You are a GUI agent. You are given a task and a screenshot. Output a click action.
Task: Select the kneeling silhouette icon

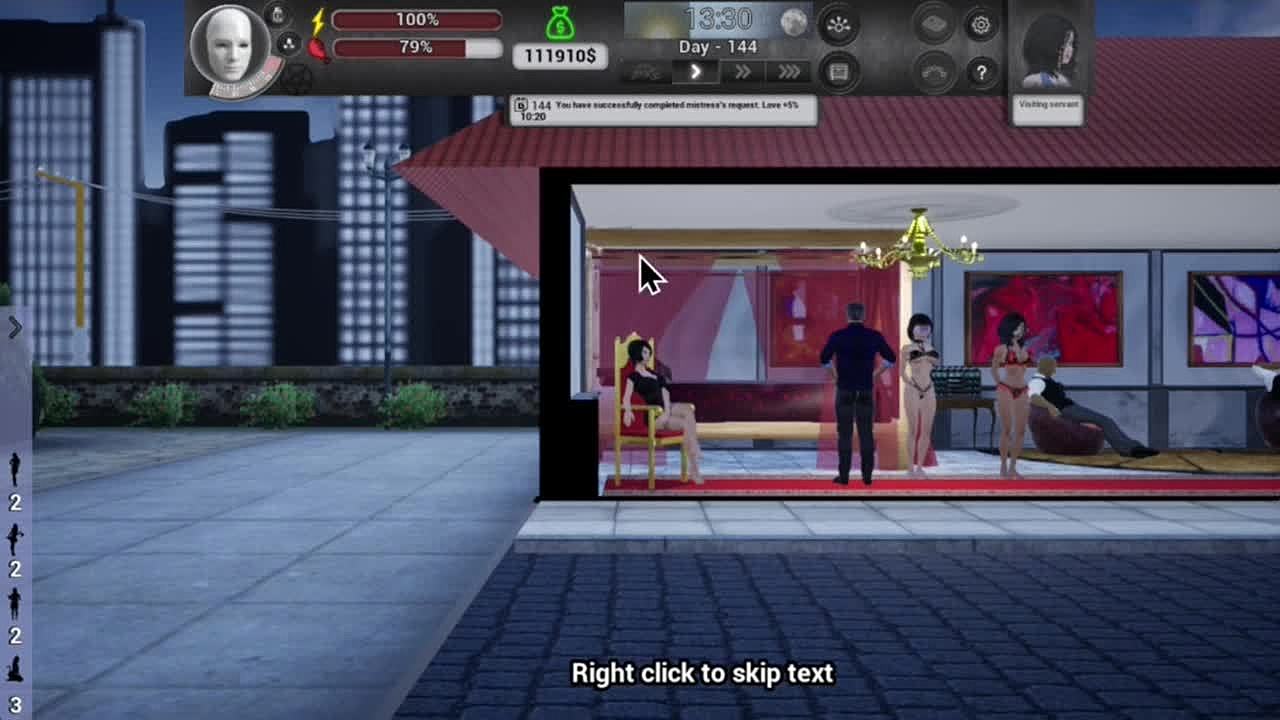point(14,669)
